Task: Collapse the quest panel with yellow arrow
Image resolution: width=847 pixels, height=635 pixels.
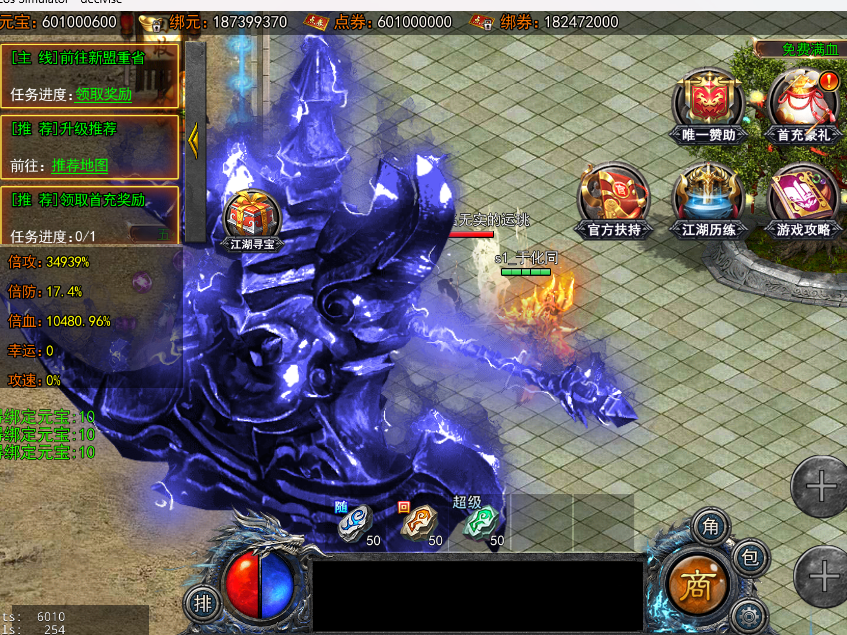Action: coord(194,138)
